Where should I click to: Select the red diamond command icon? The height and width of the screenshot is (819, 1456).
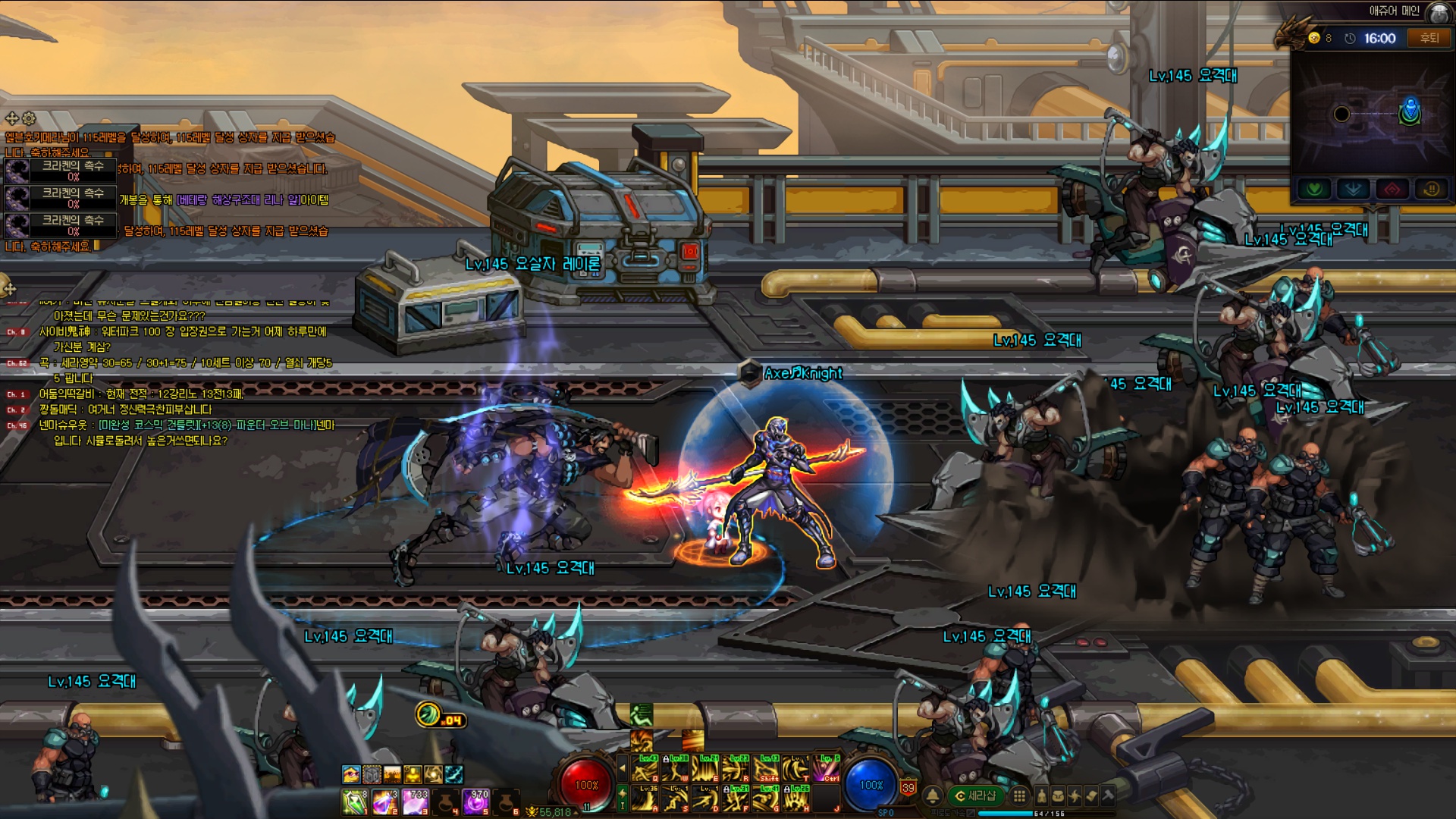tap(1392, 189)
